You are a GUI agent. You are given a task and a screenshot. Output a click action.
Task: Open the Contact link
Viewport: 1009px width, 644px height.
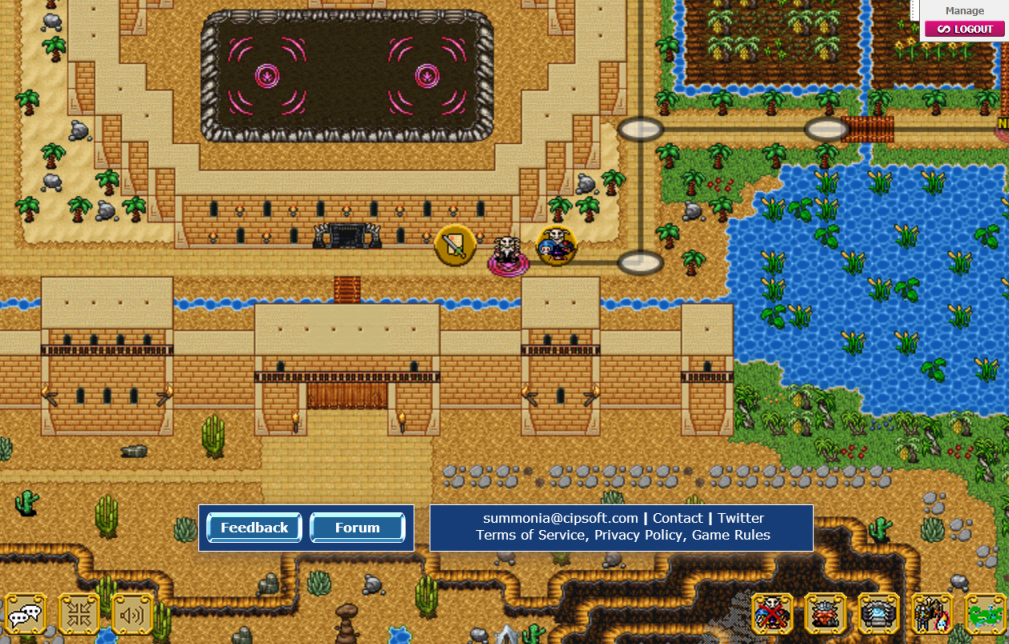point(677,518)
